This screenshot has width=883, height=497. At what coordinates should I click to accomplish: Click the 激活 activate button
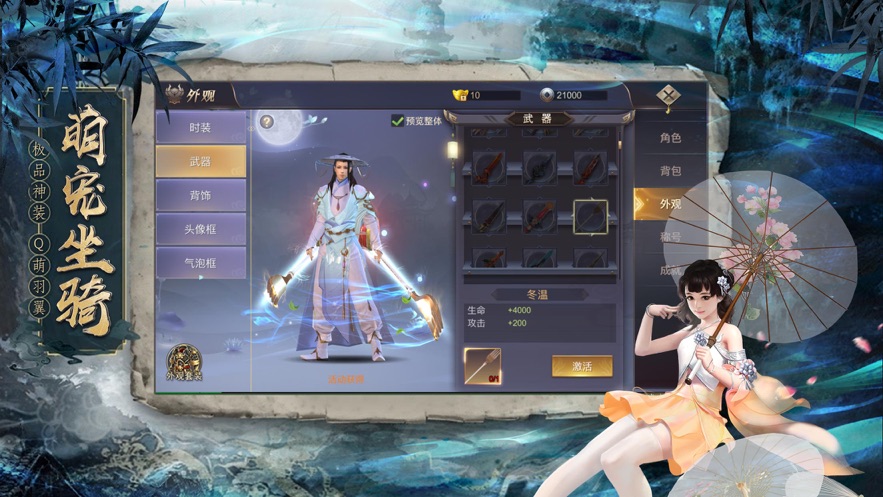(581, 366)
